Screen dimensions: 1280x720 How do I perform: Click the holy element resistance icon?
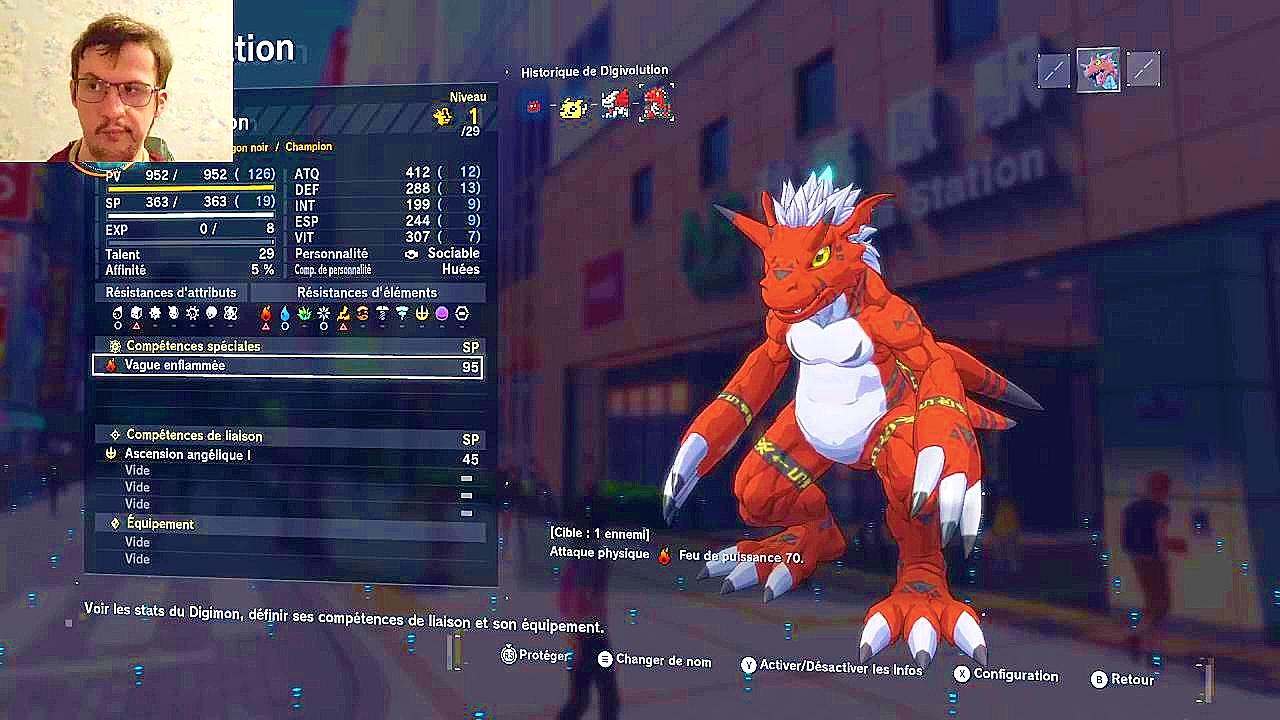tap(423, 312)
